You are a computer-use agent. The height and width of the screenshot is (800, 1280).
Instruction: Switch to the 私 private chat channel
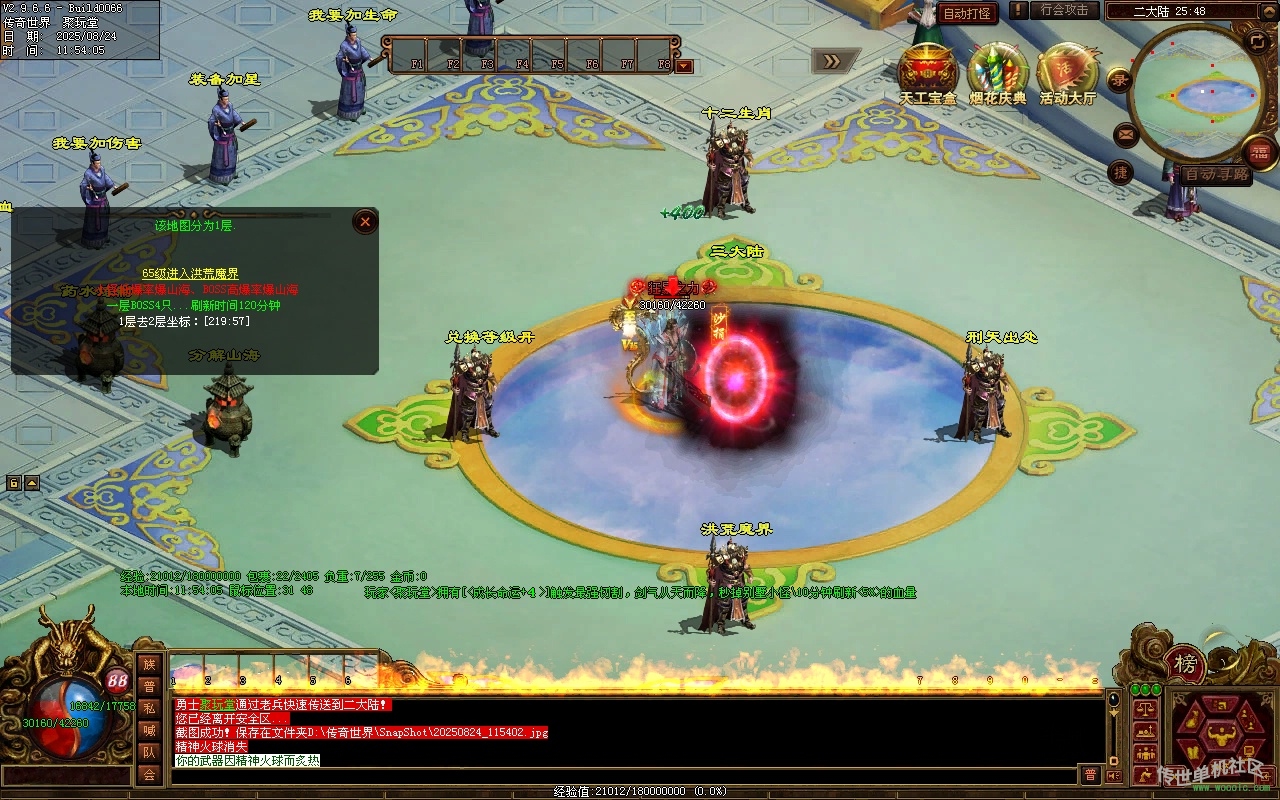[x=149, y=708]
